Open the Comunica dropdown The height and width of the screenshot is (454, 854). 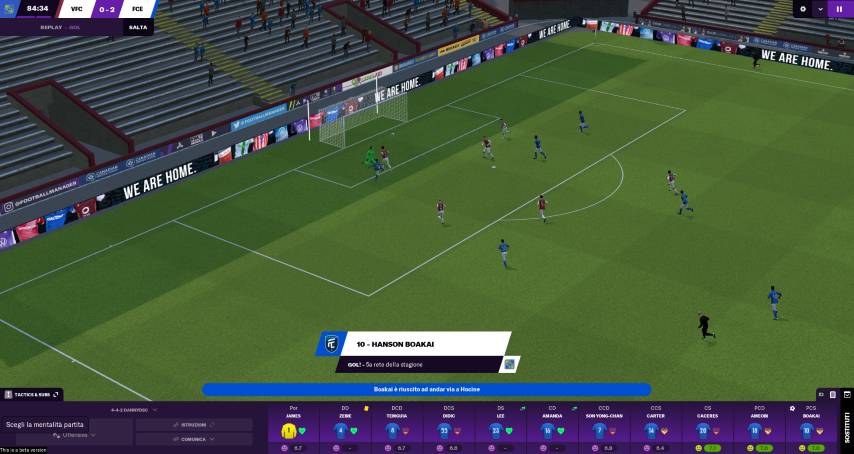pyautogui.click(x=194, y=439)
